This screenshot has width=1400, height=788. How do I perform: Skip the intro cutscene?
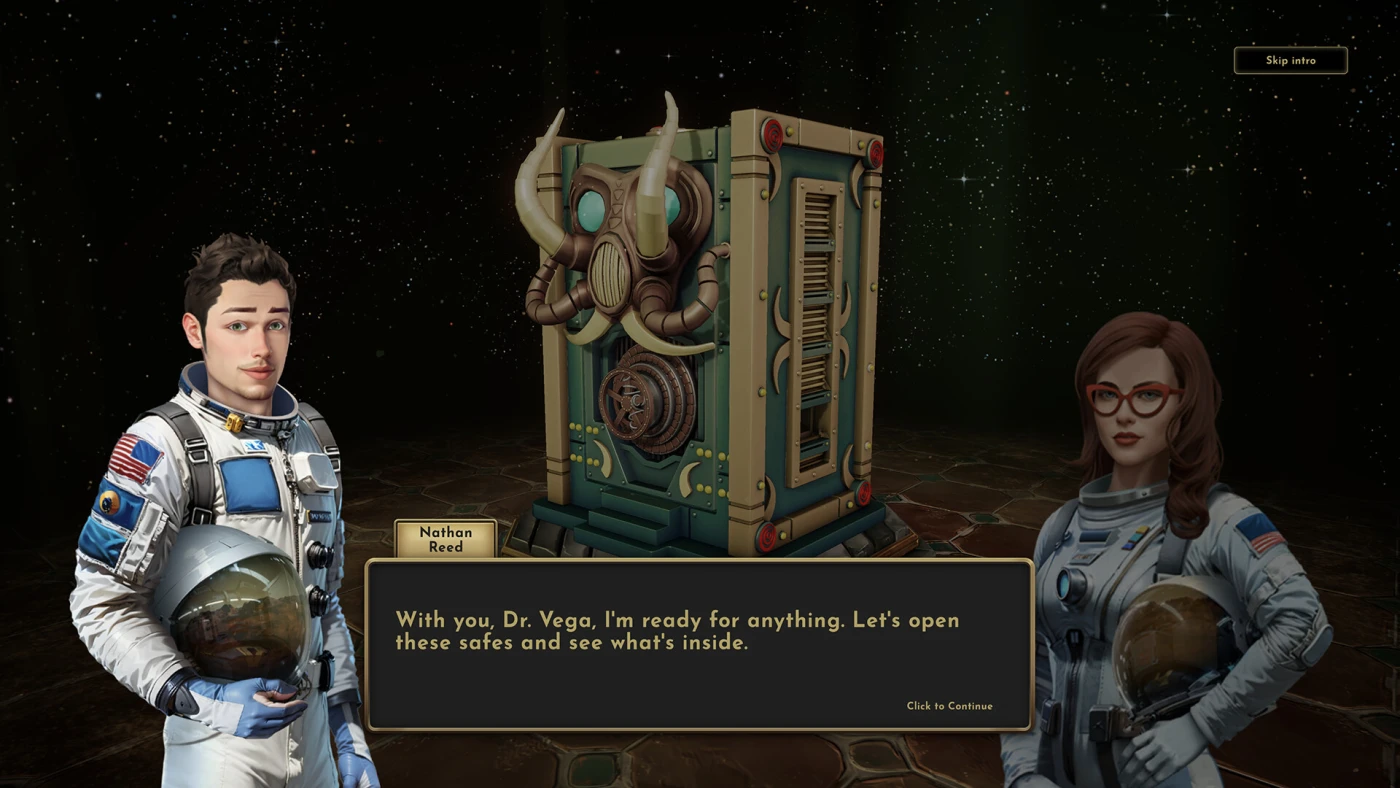click(x=1290, y=60)
